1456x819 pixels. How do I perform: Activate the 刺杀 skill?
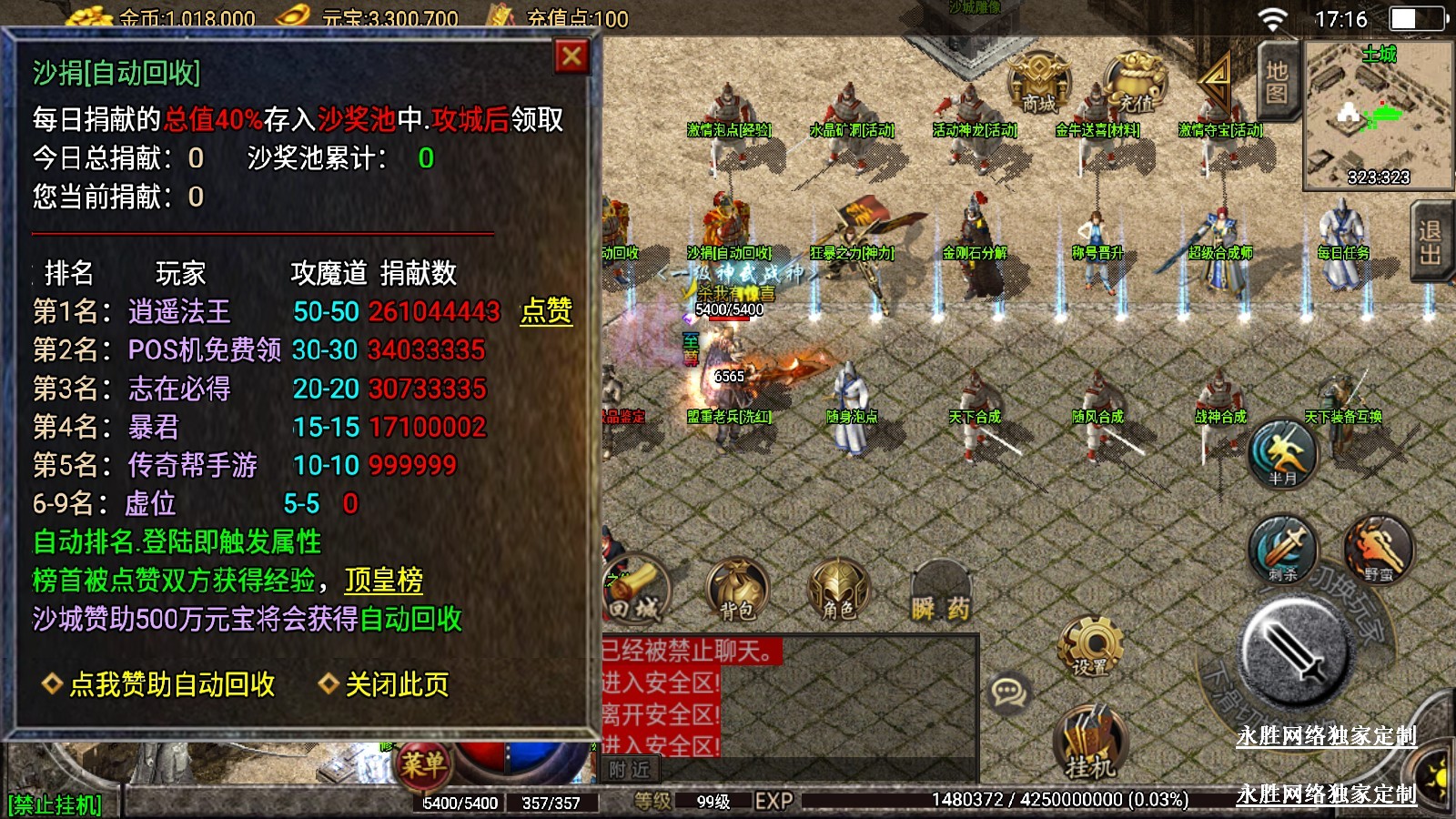(x=1283, y=549)
